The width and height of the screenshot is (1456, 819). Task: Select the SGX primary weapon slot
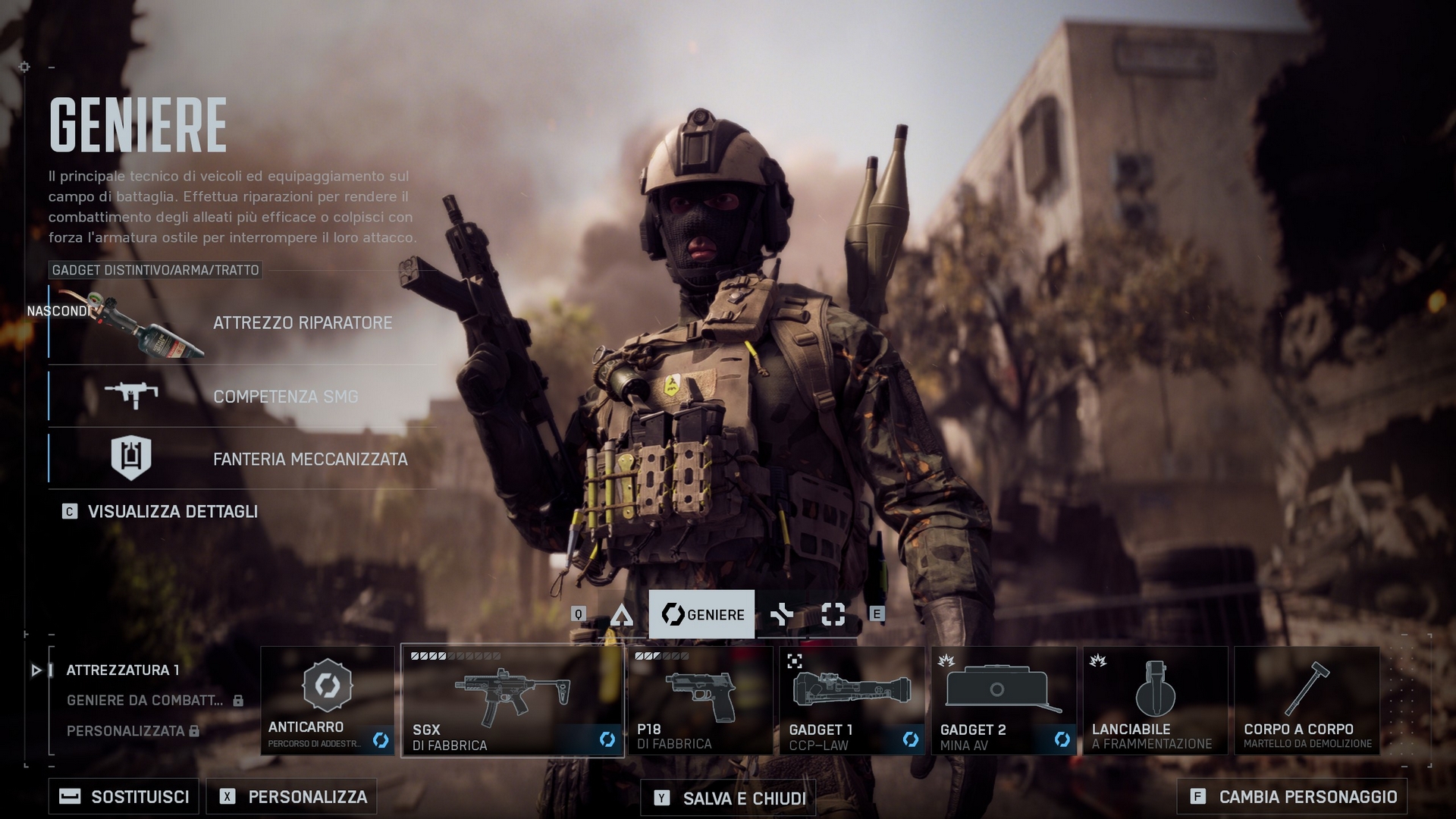point(513,701)
